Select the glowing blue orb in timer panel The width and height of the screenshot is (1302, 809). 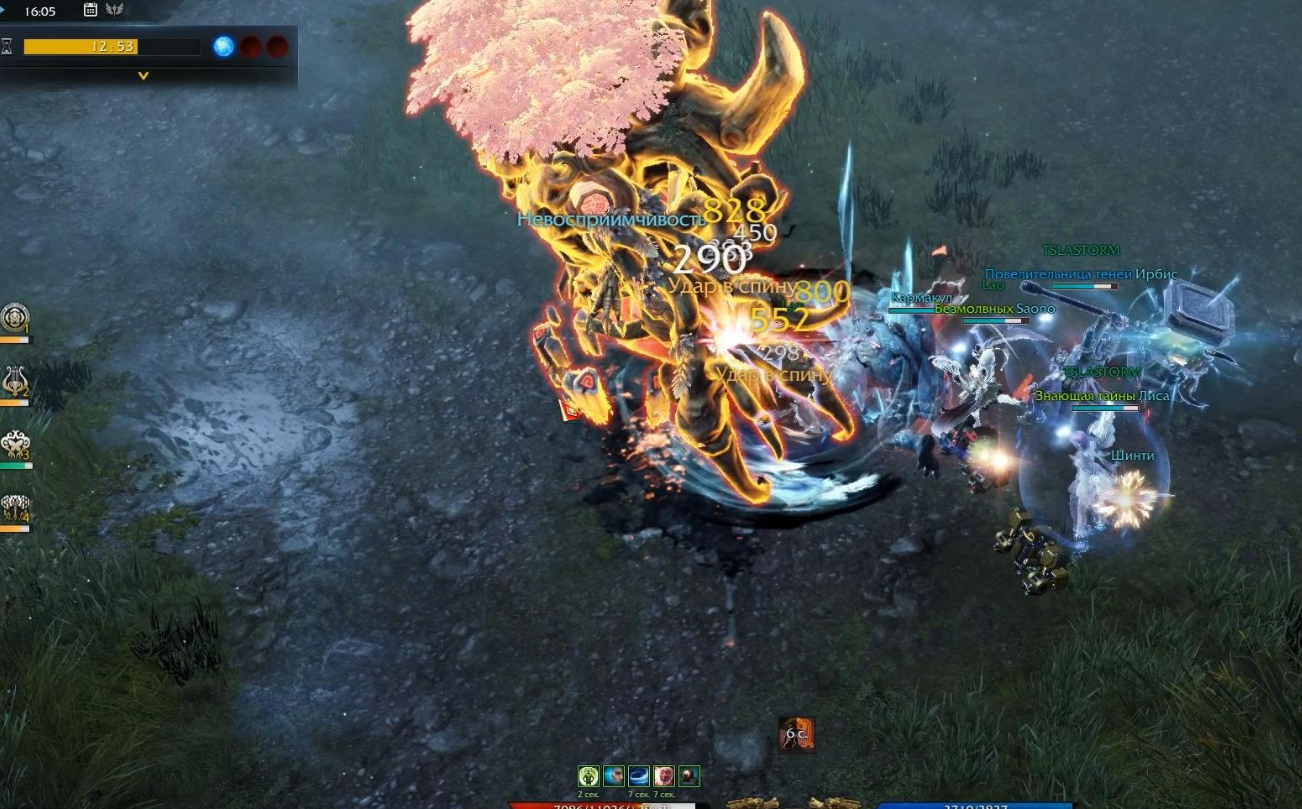pos(224,46)
